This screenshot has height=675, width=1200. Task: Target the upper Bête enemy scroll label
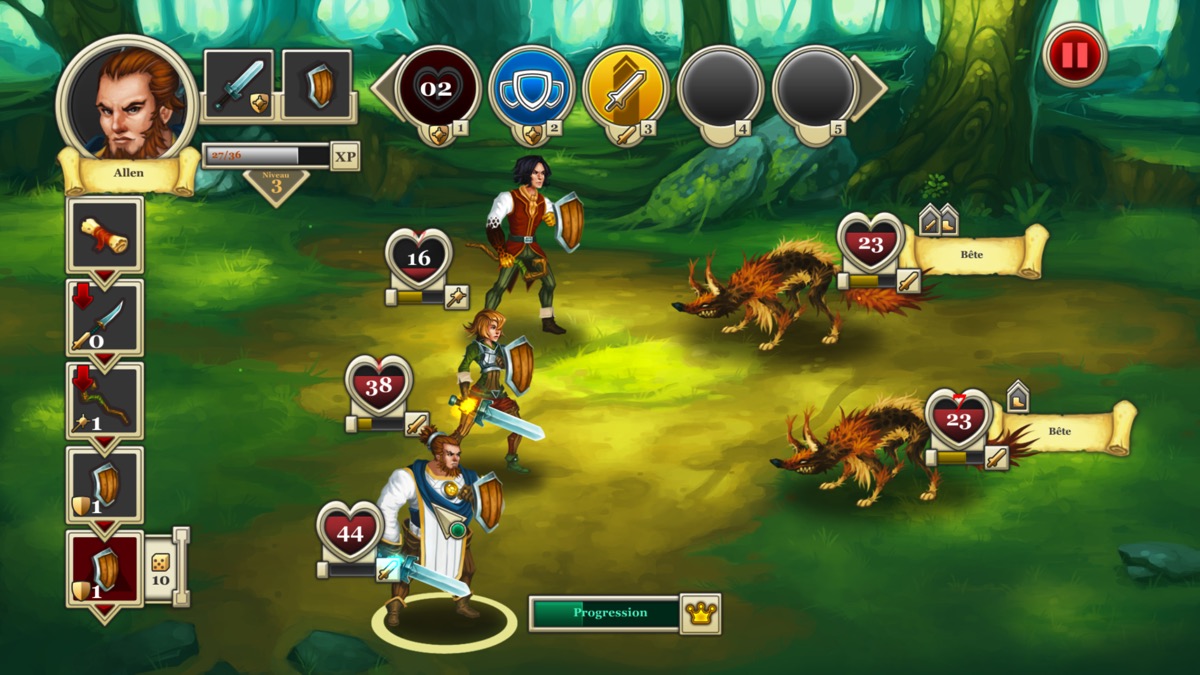972,254
